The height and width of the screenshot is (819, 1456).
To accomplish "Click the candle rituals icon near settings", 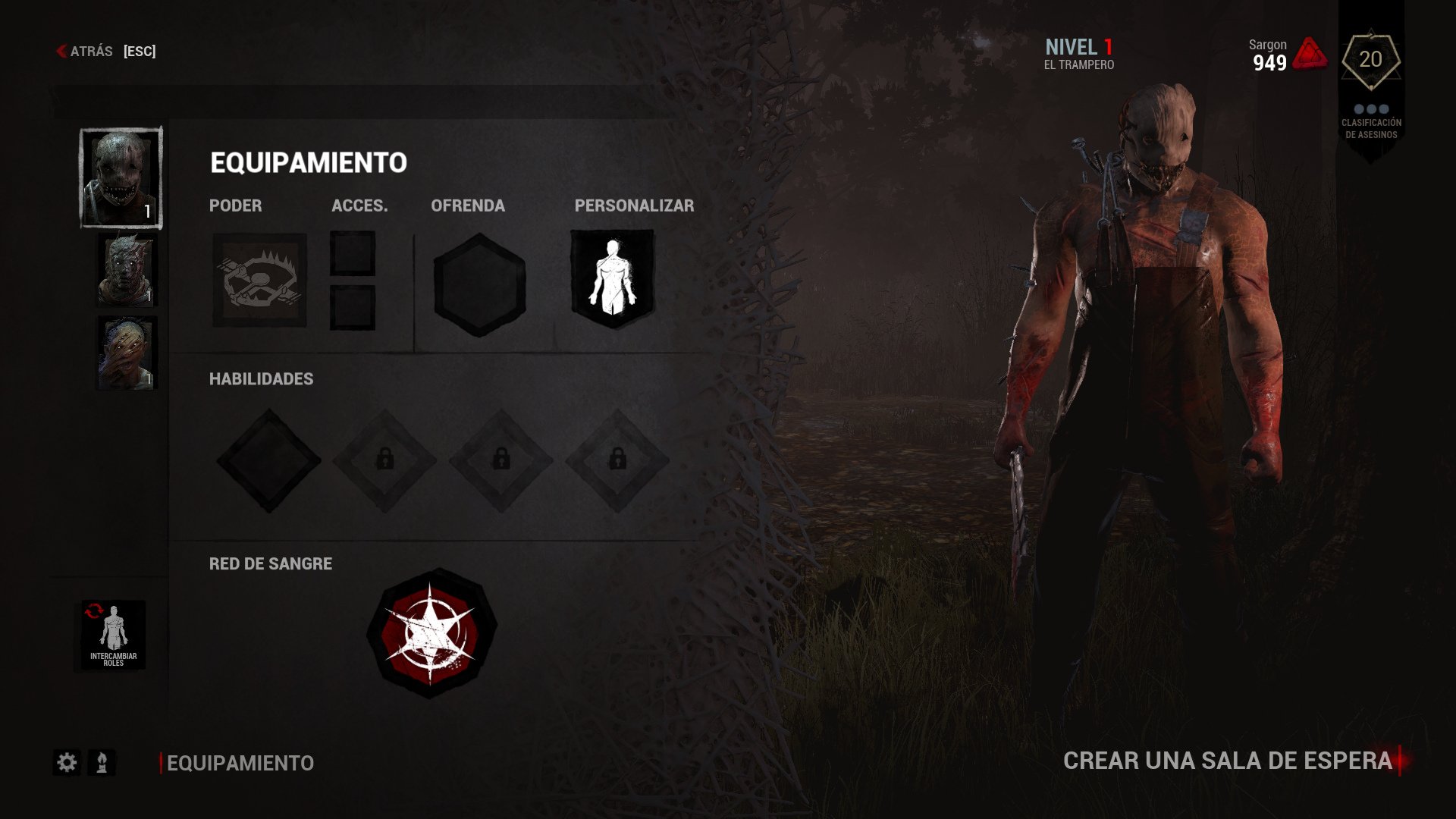I will [x=101, y=763].
